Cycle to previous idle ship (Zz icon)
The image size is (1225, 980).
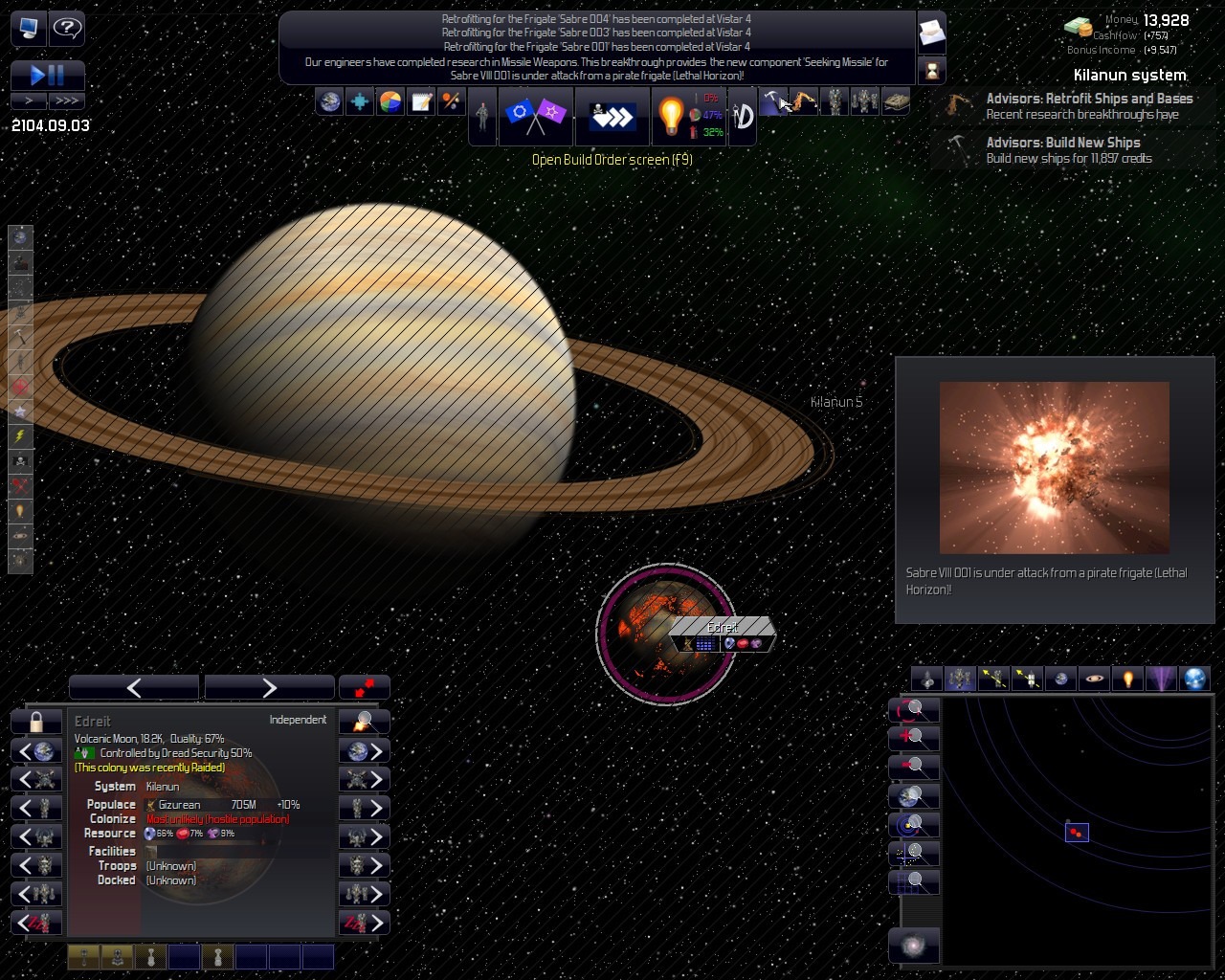point(36,923)
